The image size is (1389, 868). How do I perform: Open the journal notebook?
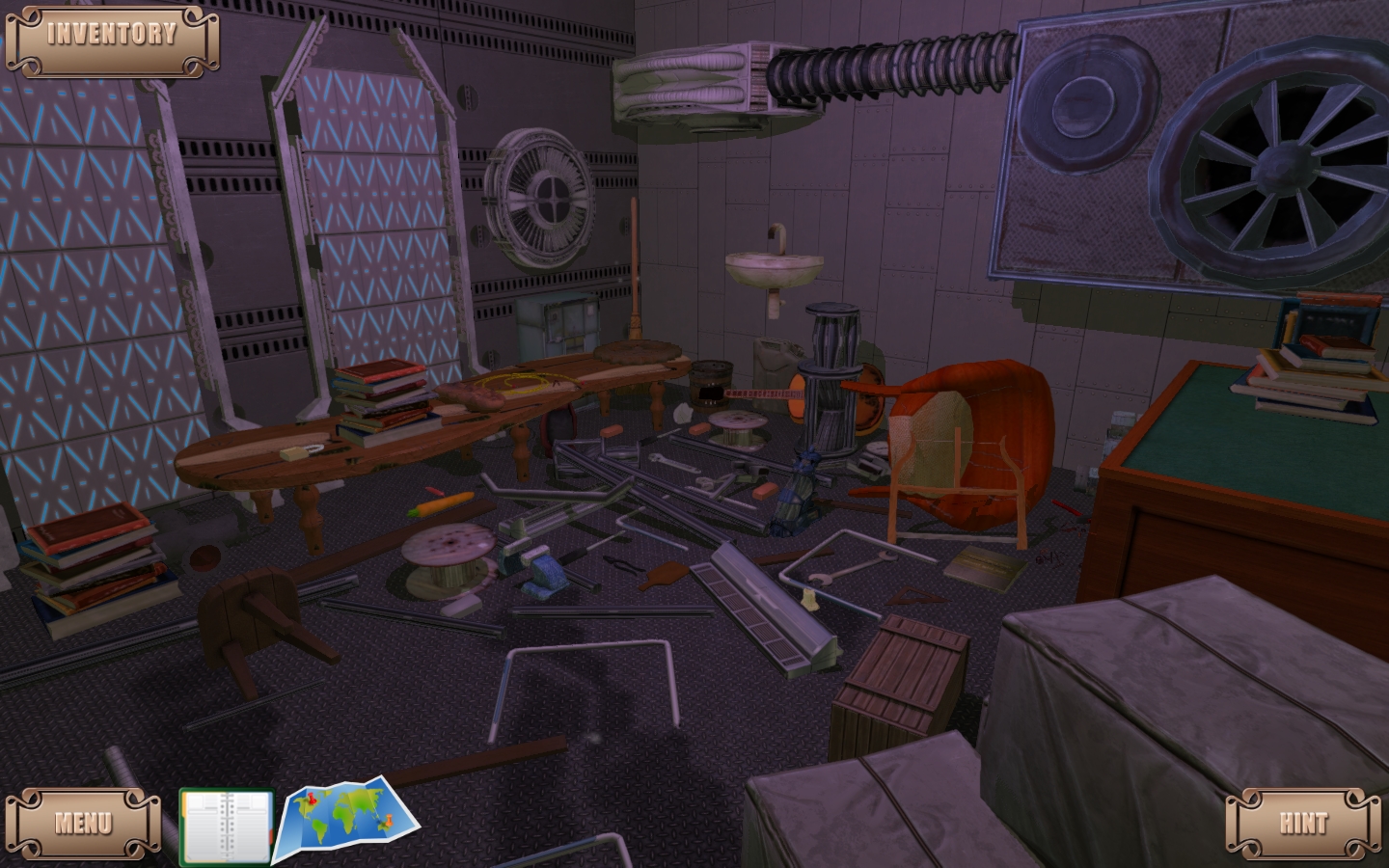tap(226, 827)
